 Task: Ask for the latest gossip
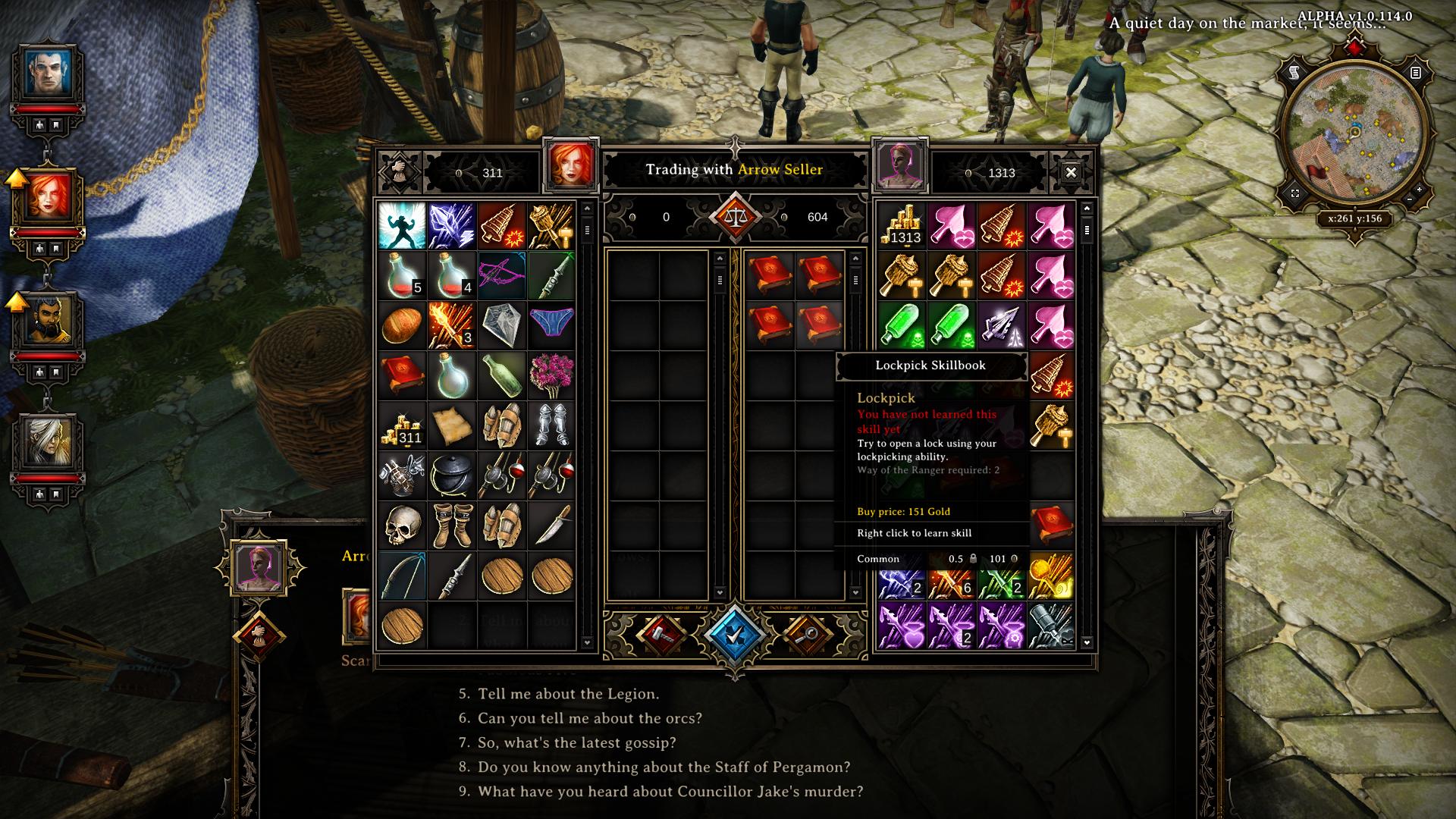(576, 742)
